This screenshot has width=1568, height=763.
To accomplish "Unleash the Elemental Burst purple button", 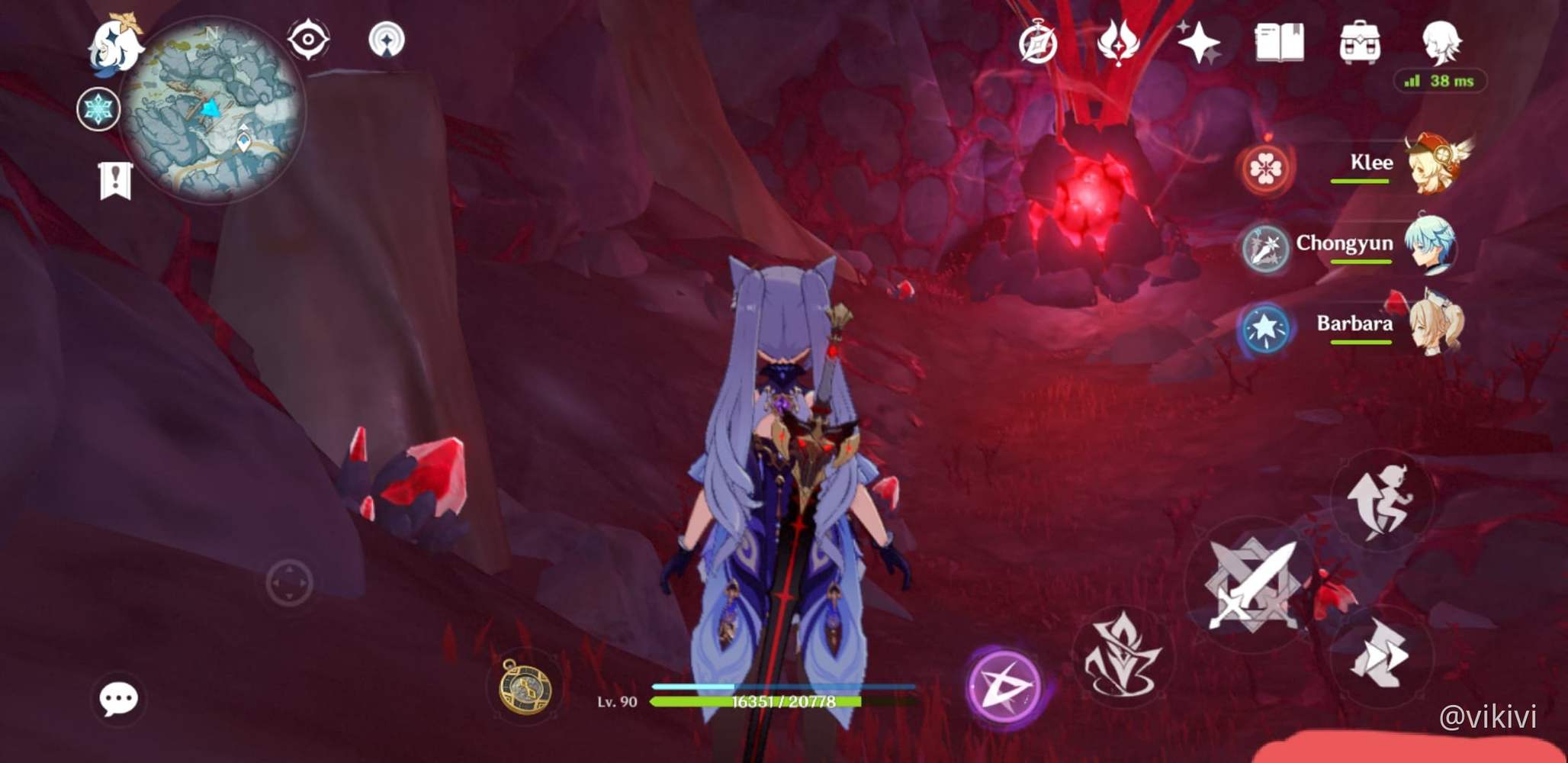I will pyautogui.click(x=1005, y=684).
